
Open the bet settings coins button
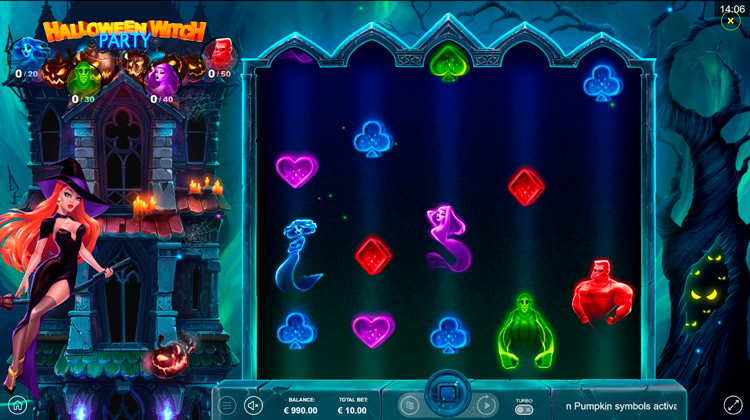tap(409, 404)
